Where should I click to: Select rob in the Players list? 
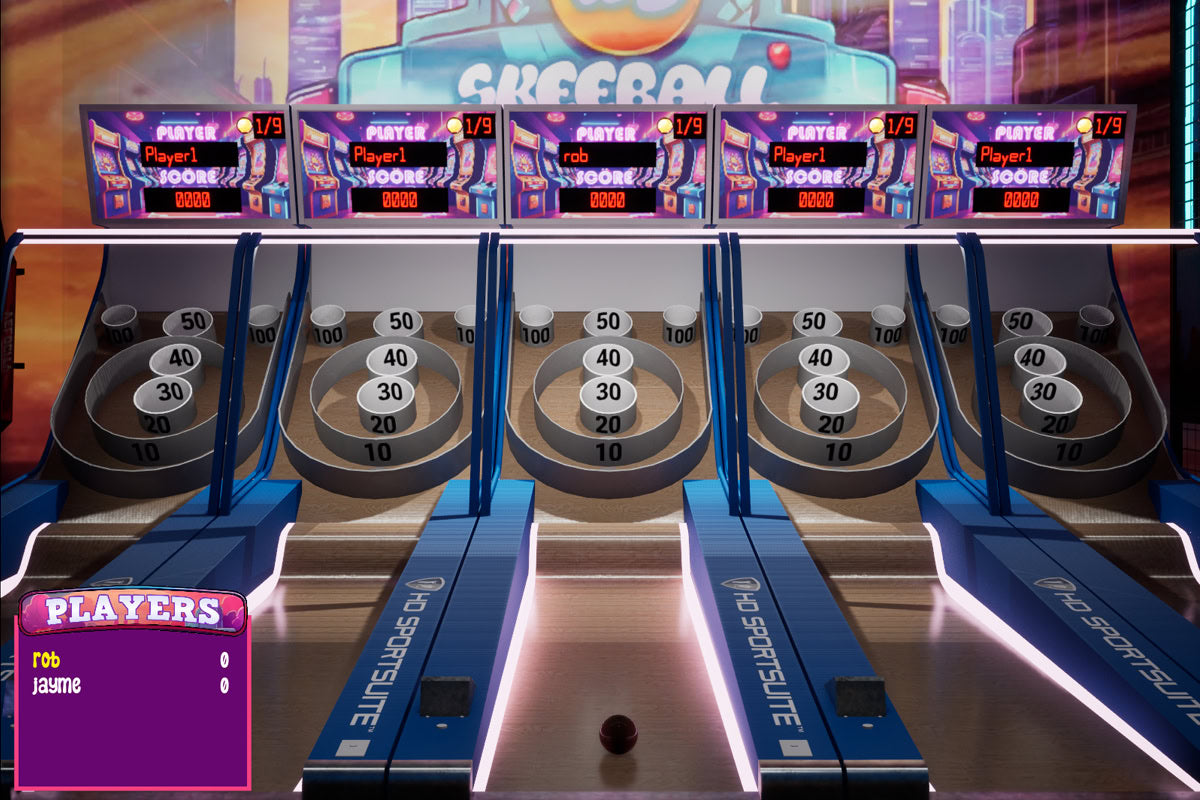[x=46, y=660]
